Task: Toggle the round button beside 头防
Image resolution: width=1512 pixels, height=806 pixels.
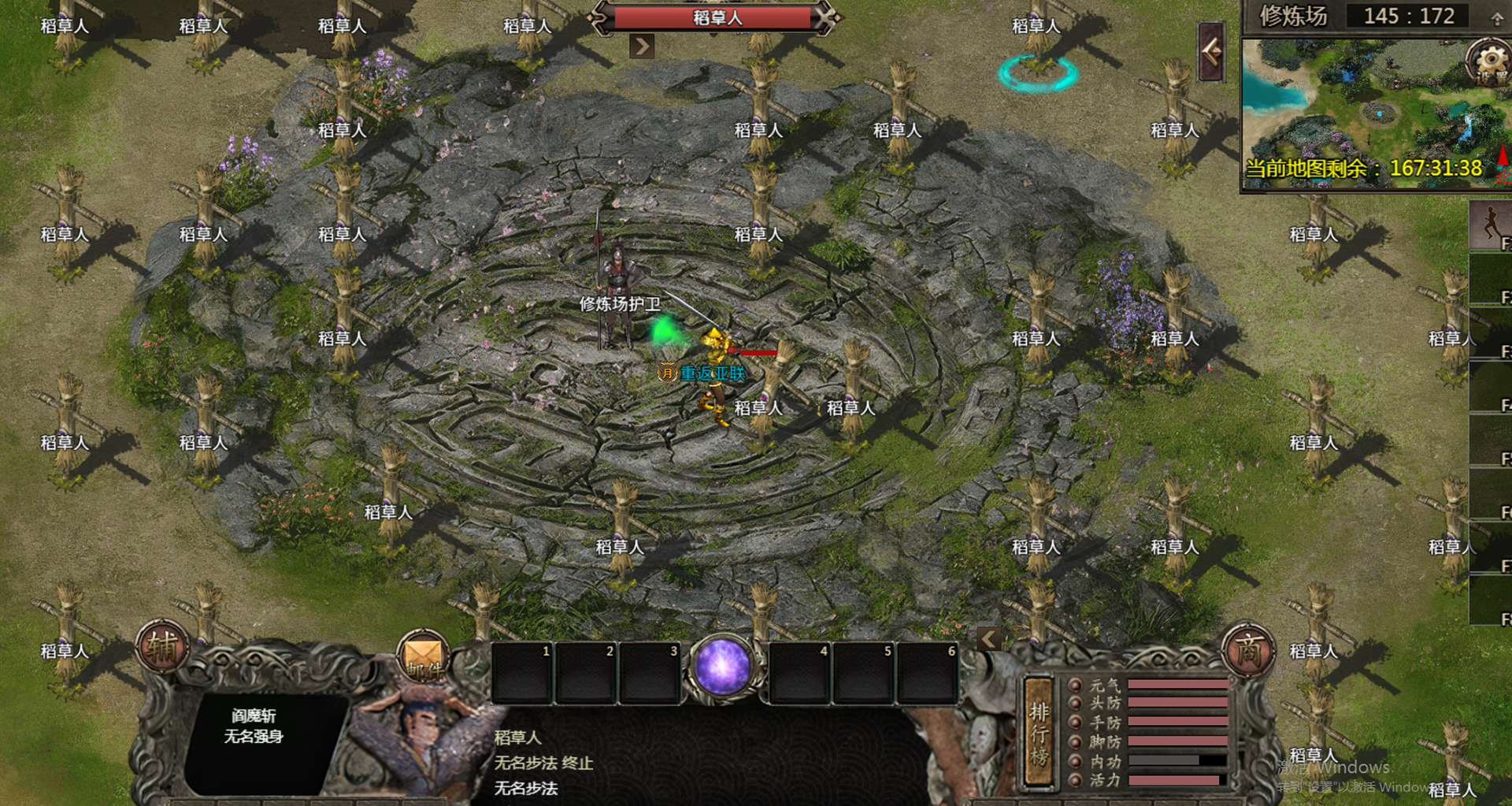Action: [x=1075, y=703]
